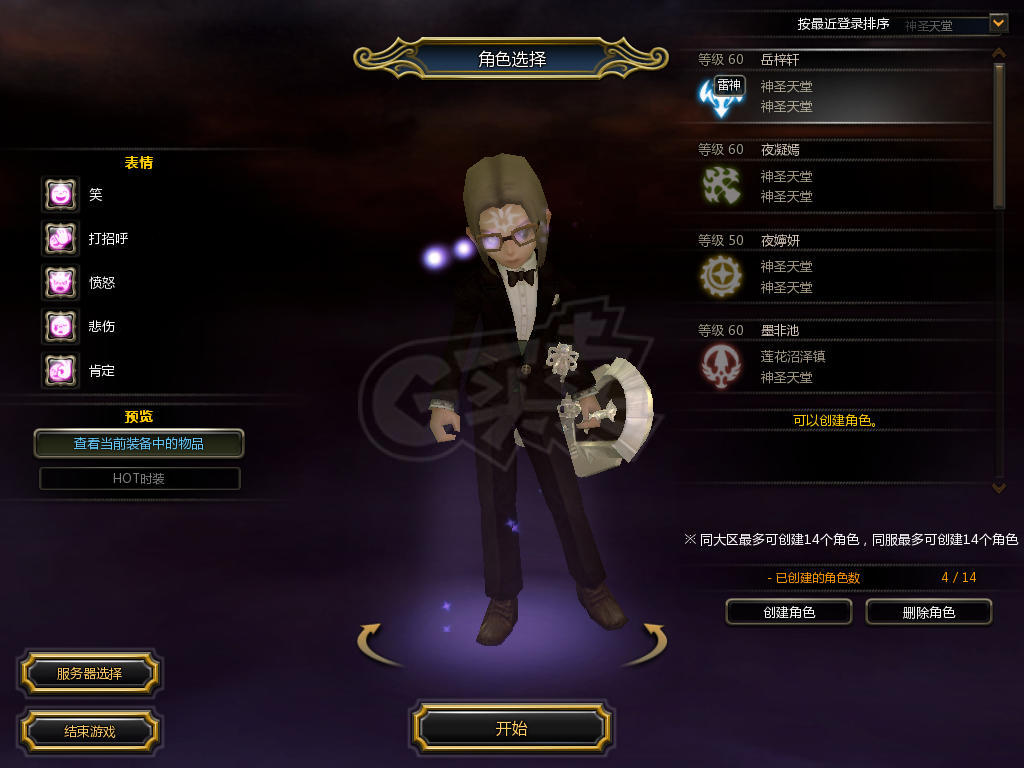Select the 删除角色 delete button
1024x768 pixels.
pos(928,612)
